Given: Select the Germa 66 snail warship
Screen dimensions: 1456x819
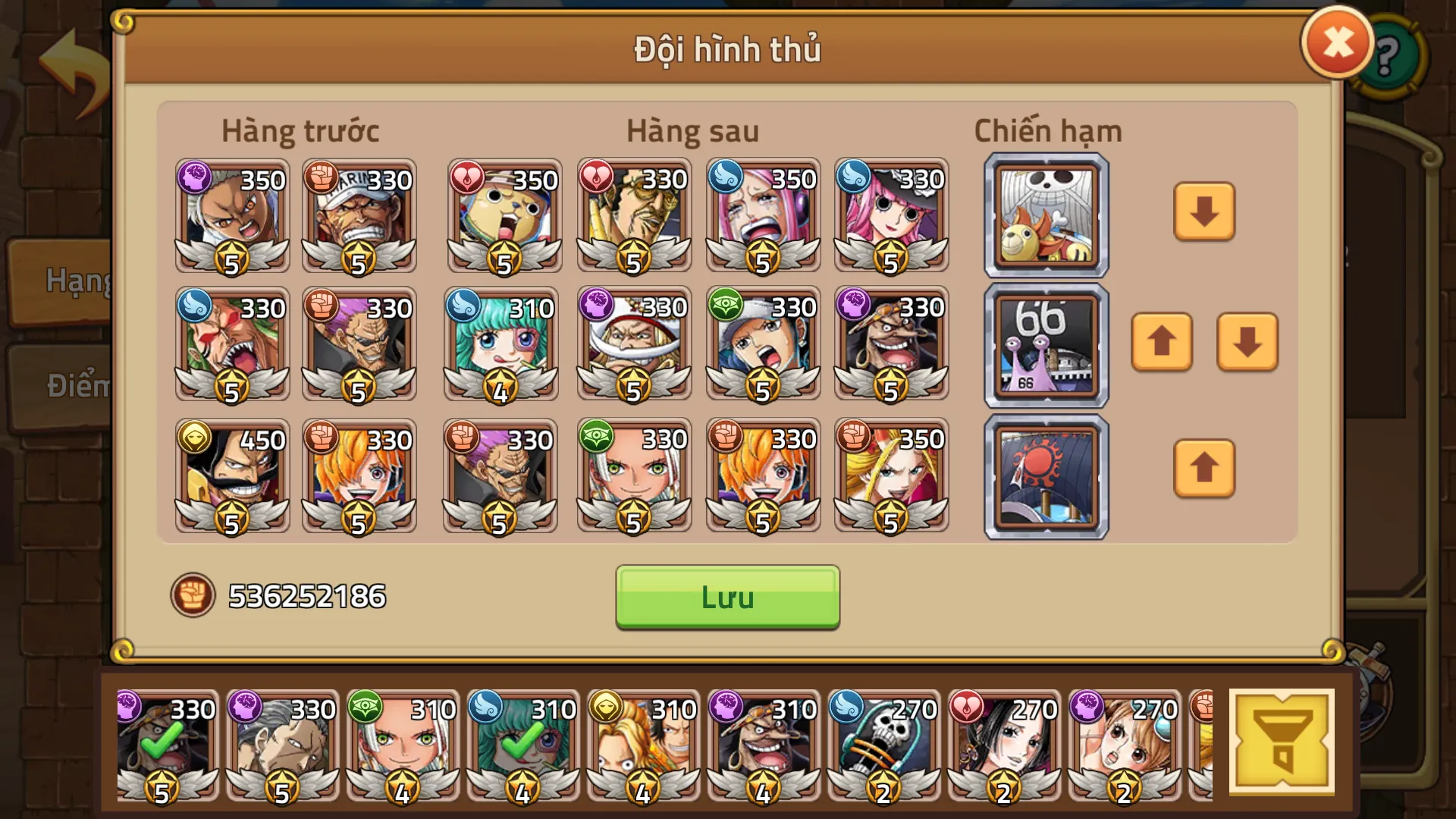Looking at the screenshot, I should tap(1045, 344).
